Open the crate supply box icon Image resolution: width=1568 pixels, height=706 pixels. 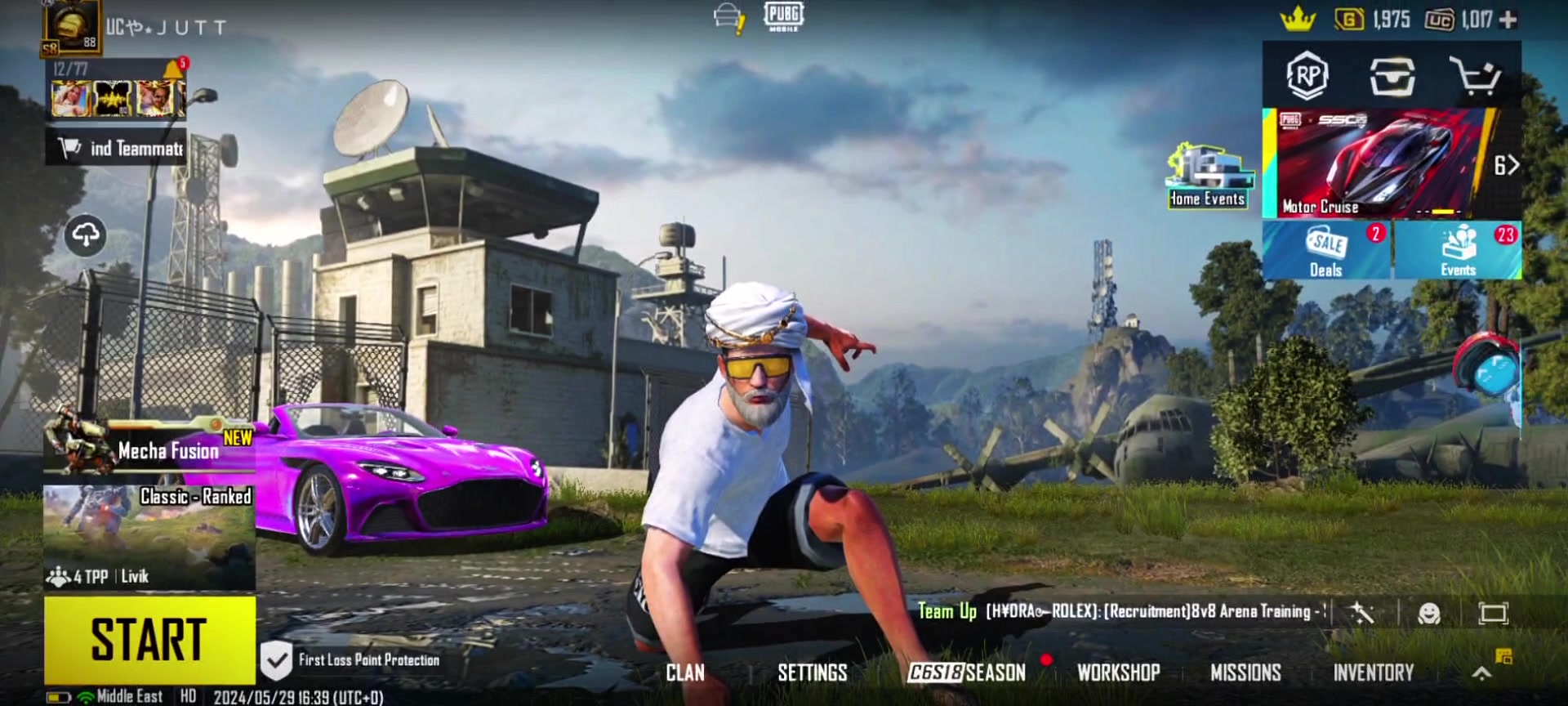1392,76
